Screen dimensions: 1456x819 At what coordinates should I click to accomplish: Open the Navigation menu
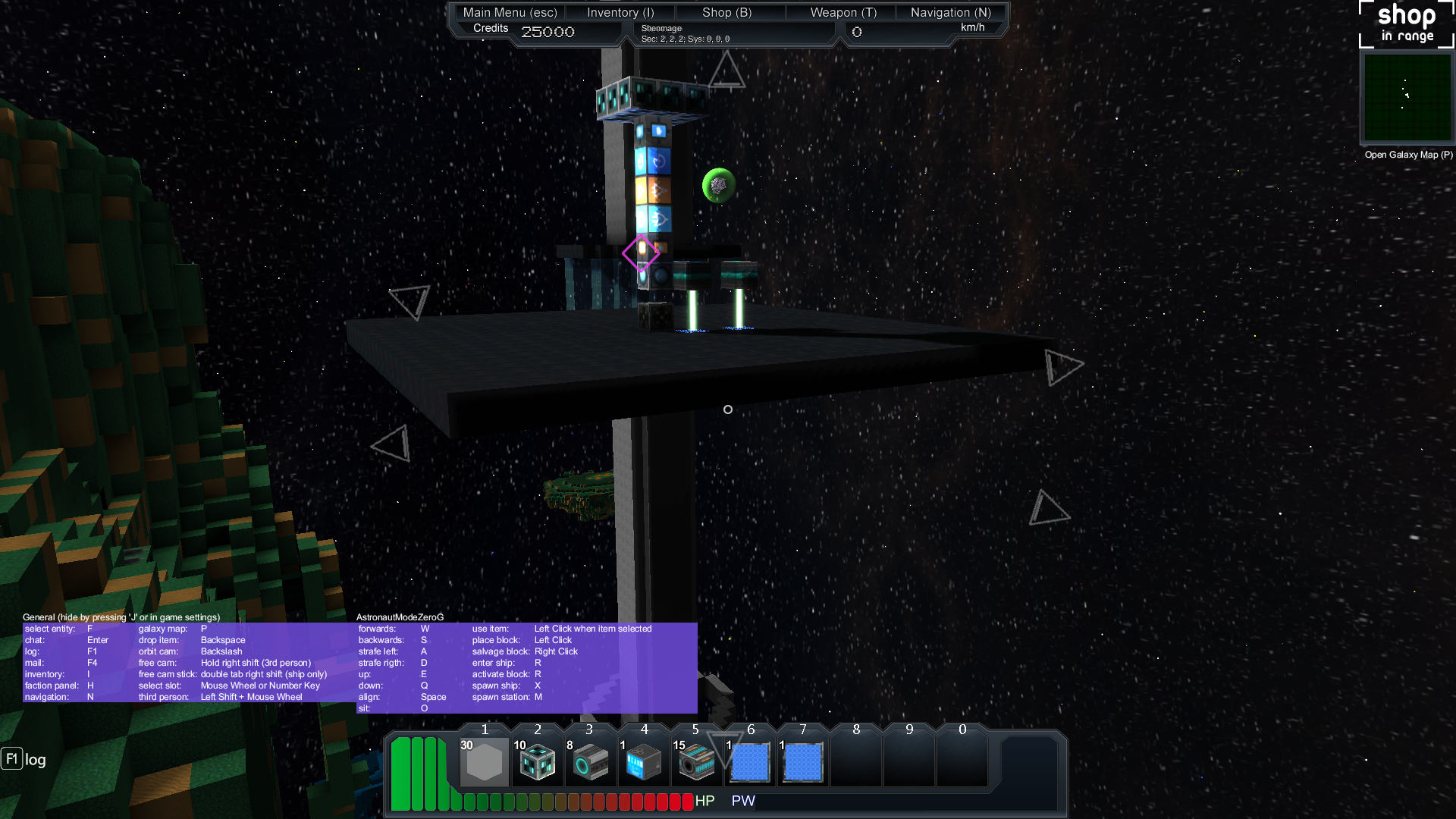(950, 12)
